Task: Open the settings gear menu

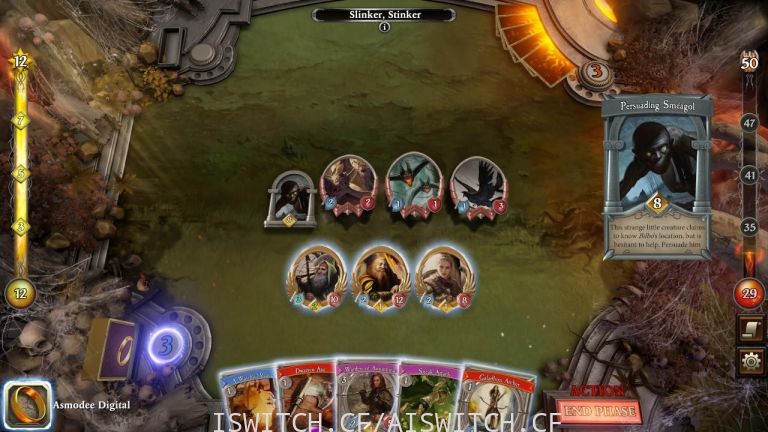Action: (x=750, y=360)
